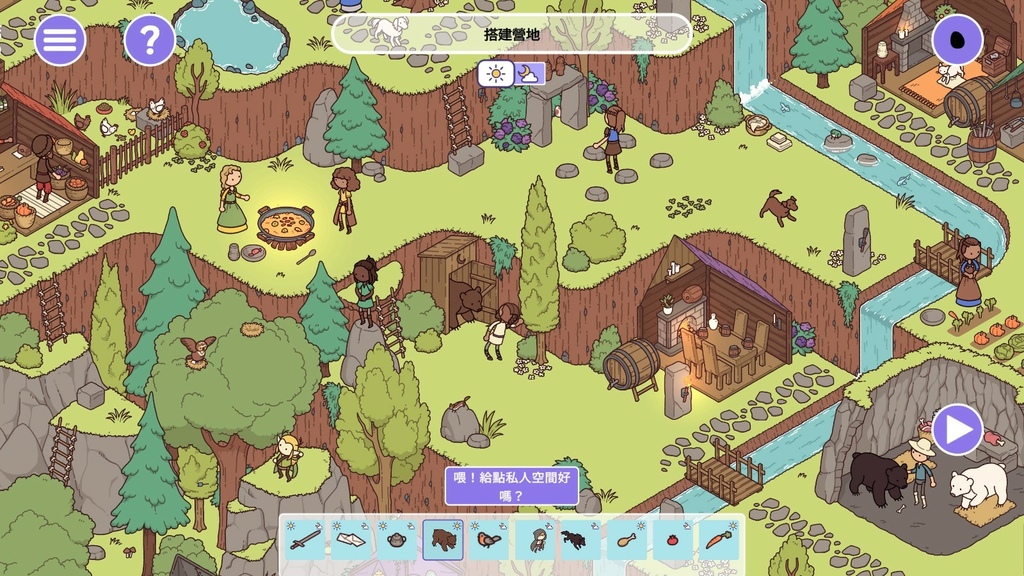Screen dimensions: 1024x576
Task: Choose the cooking pot item
Action: (396, 540)
